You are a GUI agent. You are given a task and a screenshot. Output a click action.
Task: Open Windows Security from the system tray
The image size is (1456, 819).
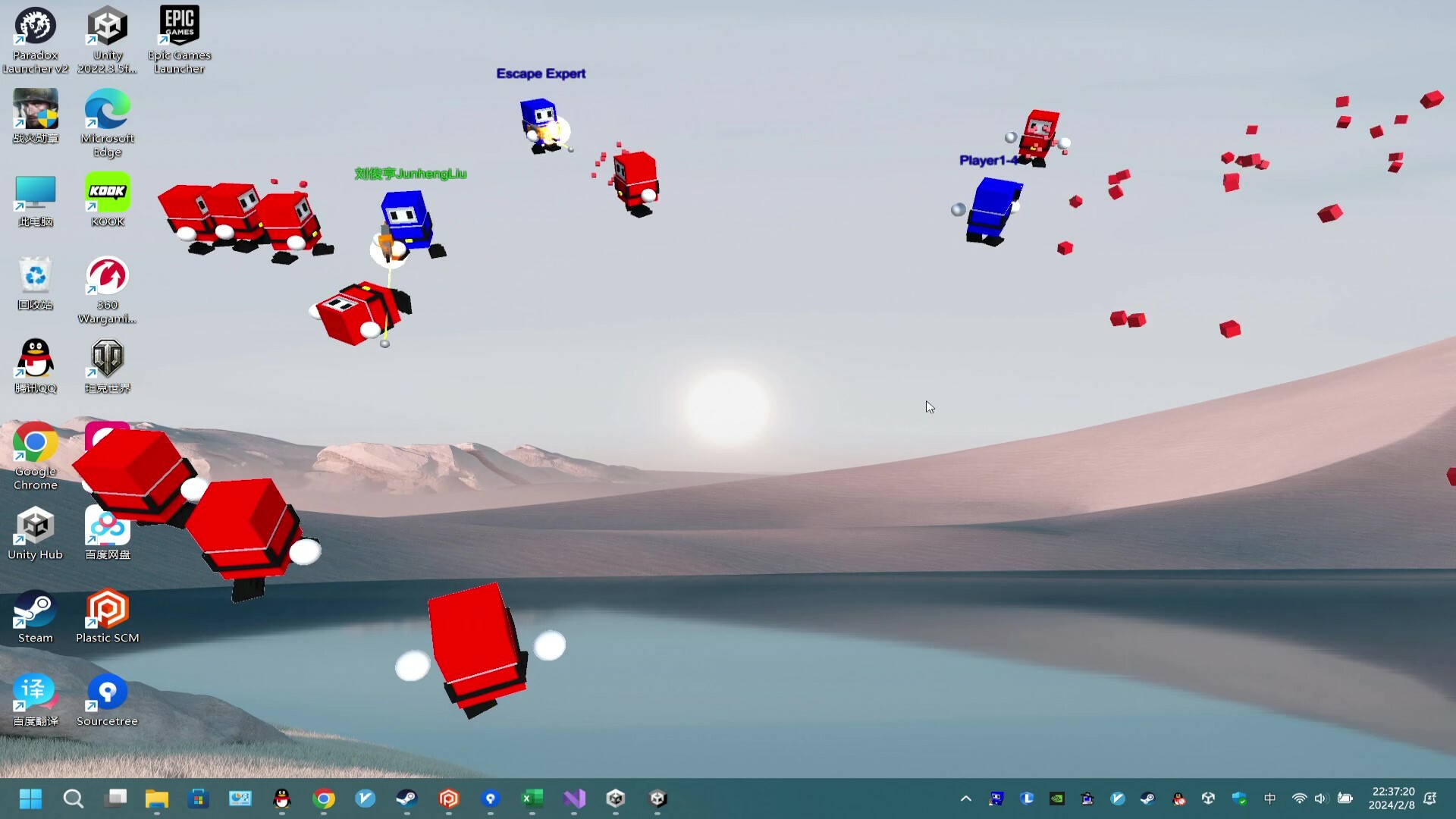tap(1239, 799)
